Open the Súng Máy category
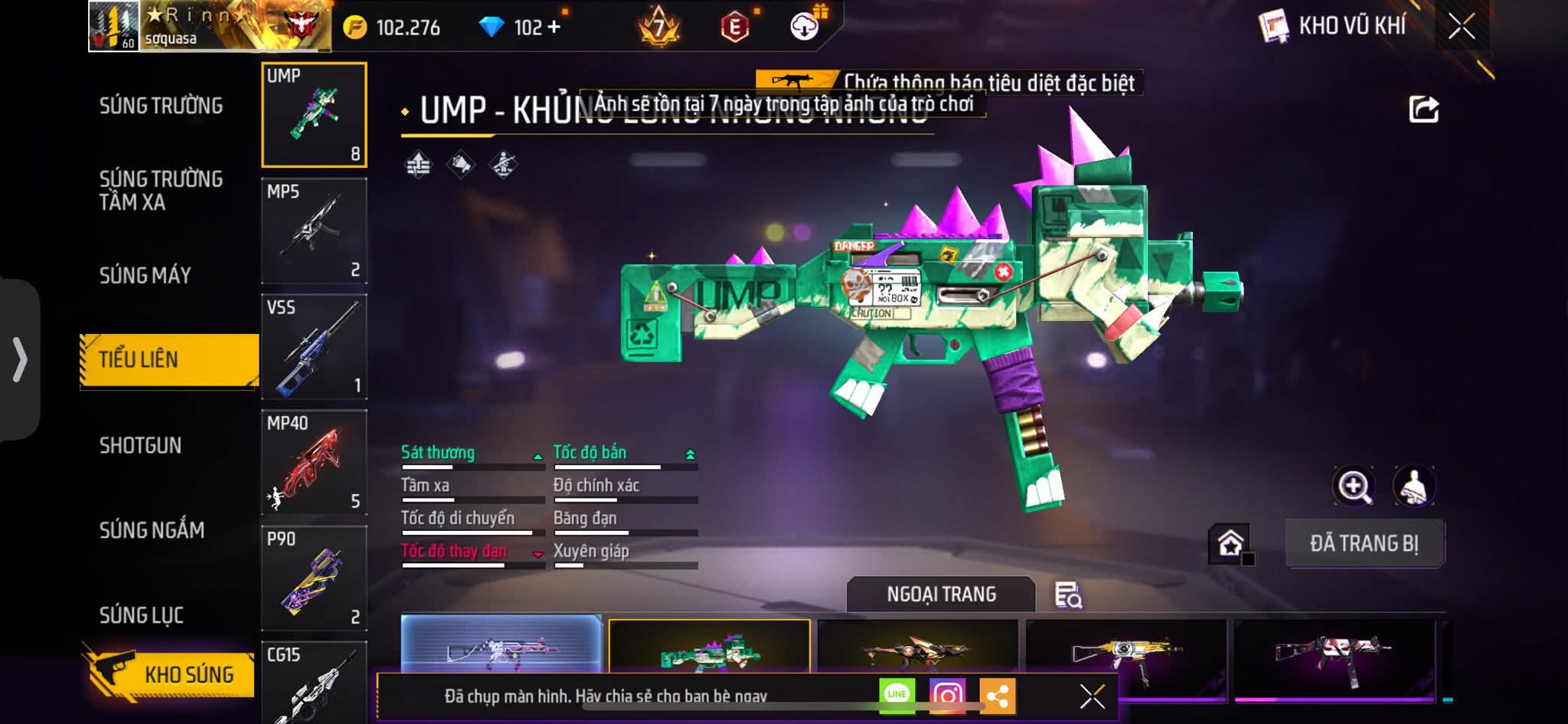1568x724 pixels. [145, 275]
